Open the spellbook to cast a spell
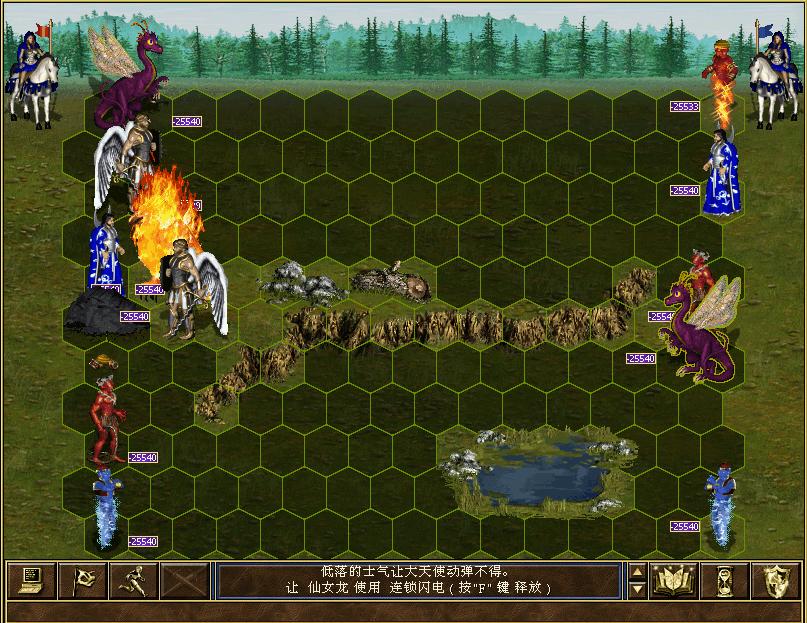Viewport: 807px width, 623px height. click(675, 580)
